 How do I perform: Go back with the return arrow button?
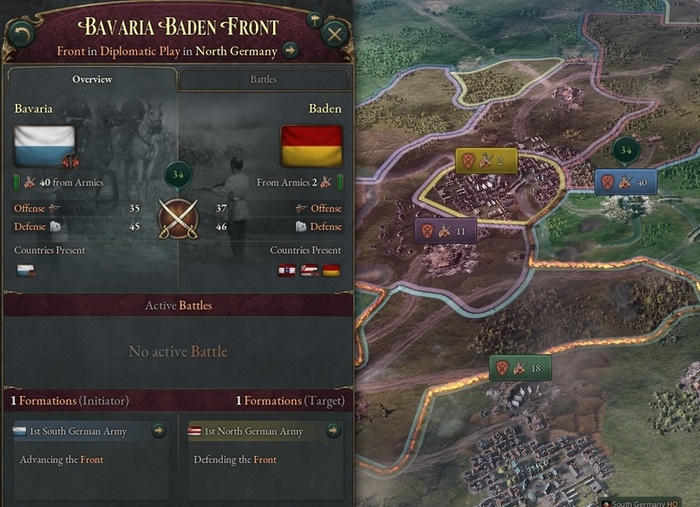pyautogui.click(x=21, y=33)
